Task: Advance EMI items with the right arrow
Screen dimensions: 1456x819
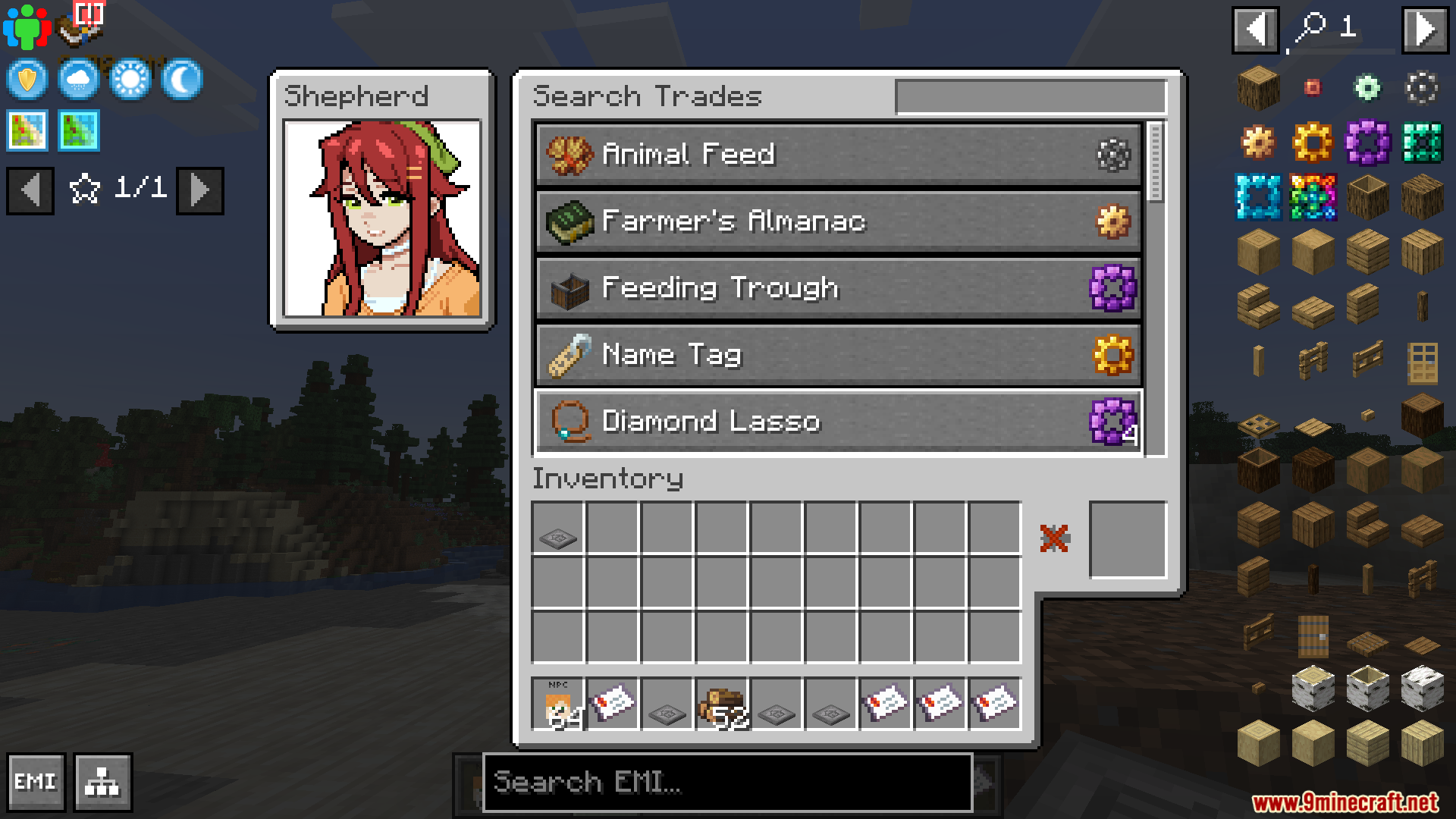Action: coord(1426,30)
